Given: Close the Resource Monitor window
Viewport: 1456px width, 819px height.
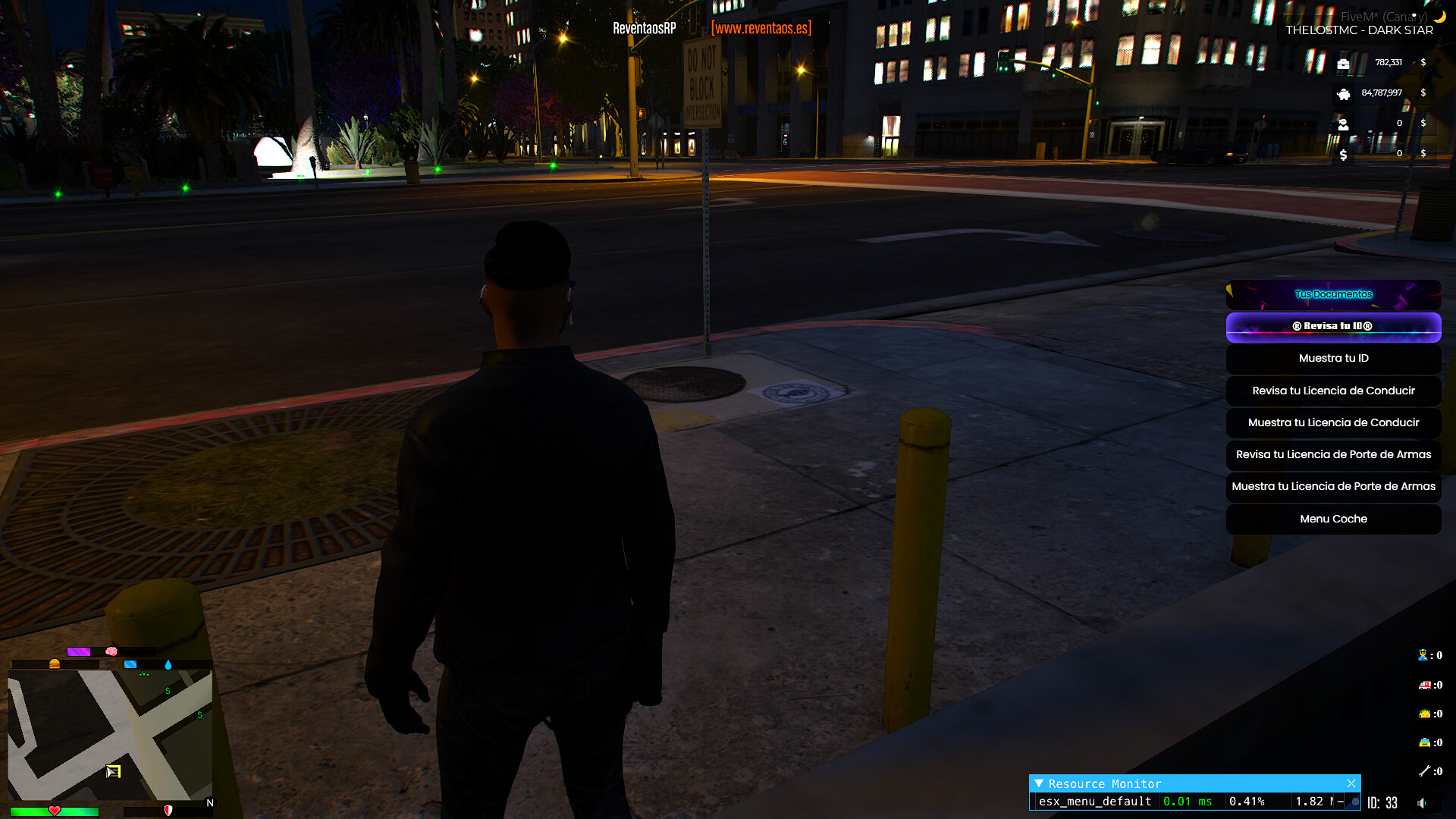Looking at the screenshot, I should tap(1351, 783).
